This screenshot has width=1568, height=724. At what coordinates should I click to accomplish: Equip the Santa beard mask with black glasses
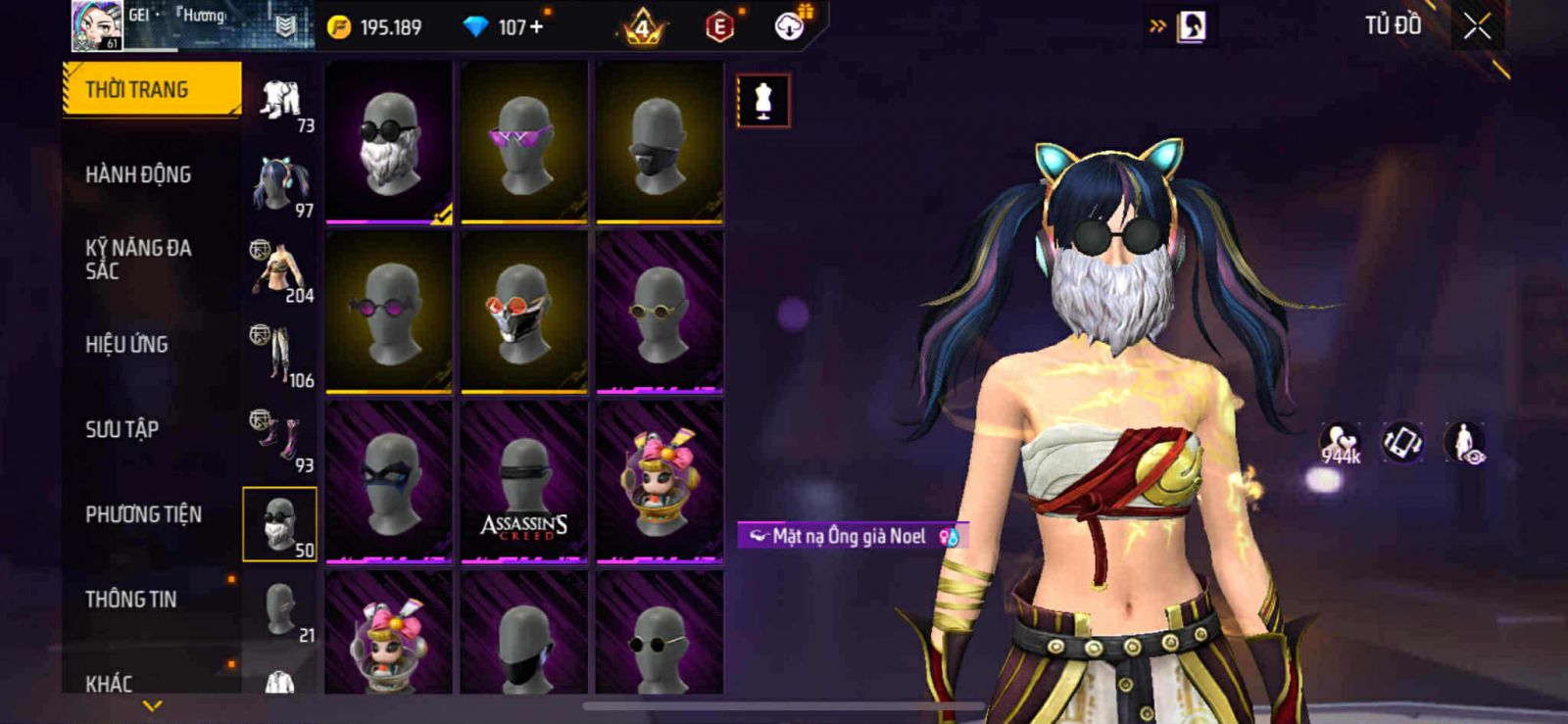[389, 143]
